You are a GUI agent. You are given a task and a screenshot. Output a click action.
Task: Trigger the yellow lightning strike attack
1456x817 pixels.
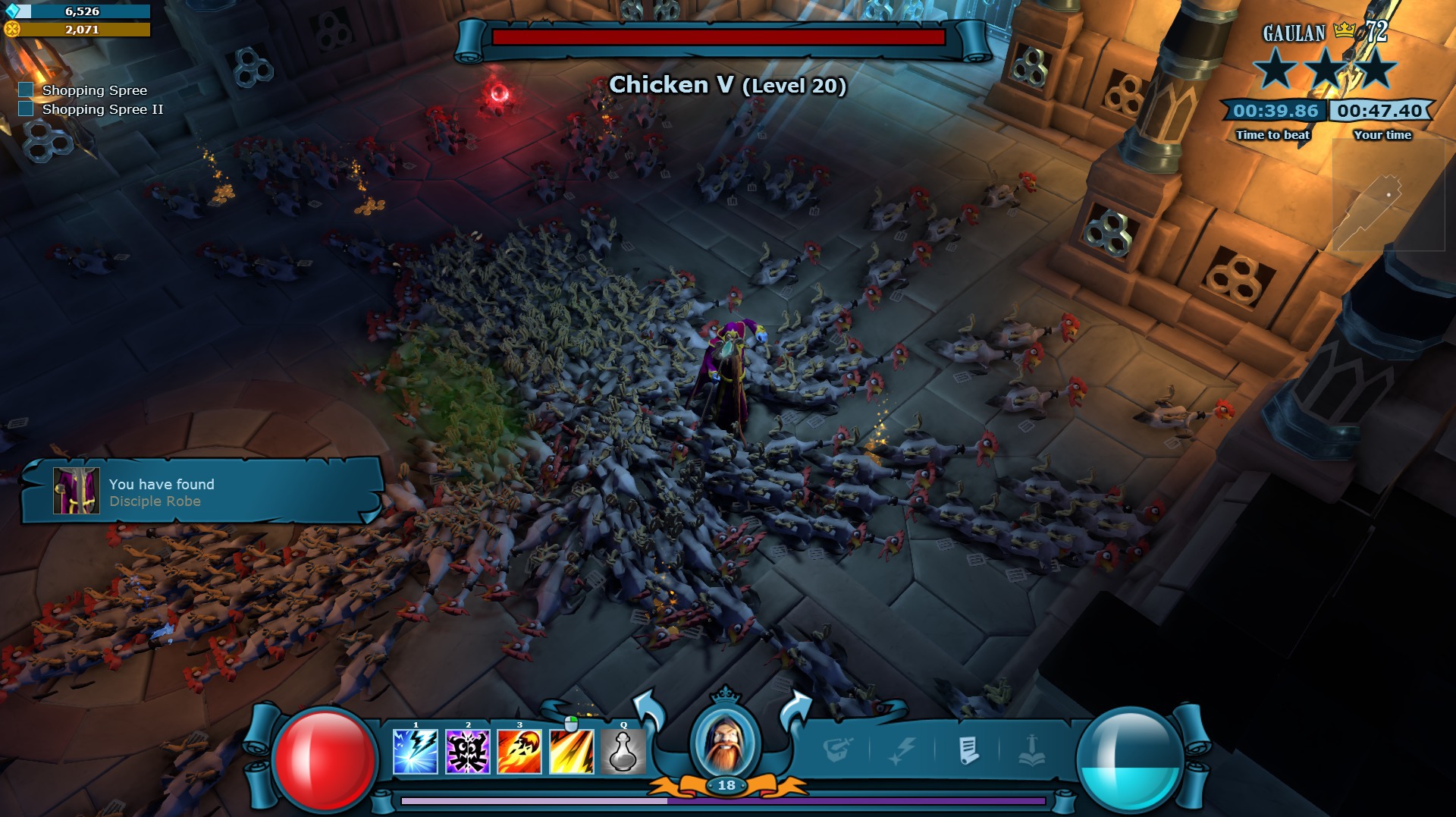571,752
